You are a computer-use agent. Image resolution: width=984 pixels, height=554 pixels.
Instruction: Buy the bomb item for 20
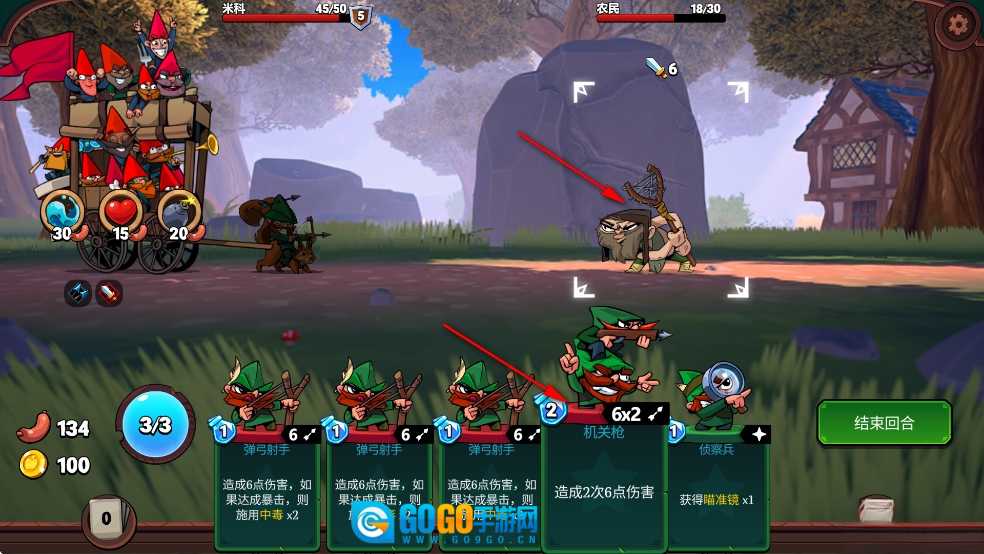[x=179, y=212]
